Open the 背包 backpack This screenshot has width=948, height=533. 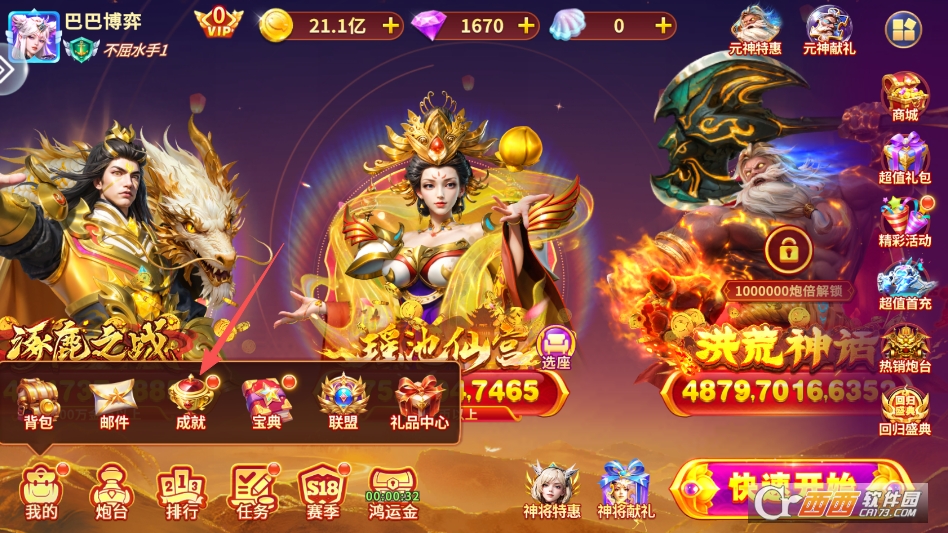pos(38,402)
